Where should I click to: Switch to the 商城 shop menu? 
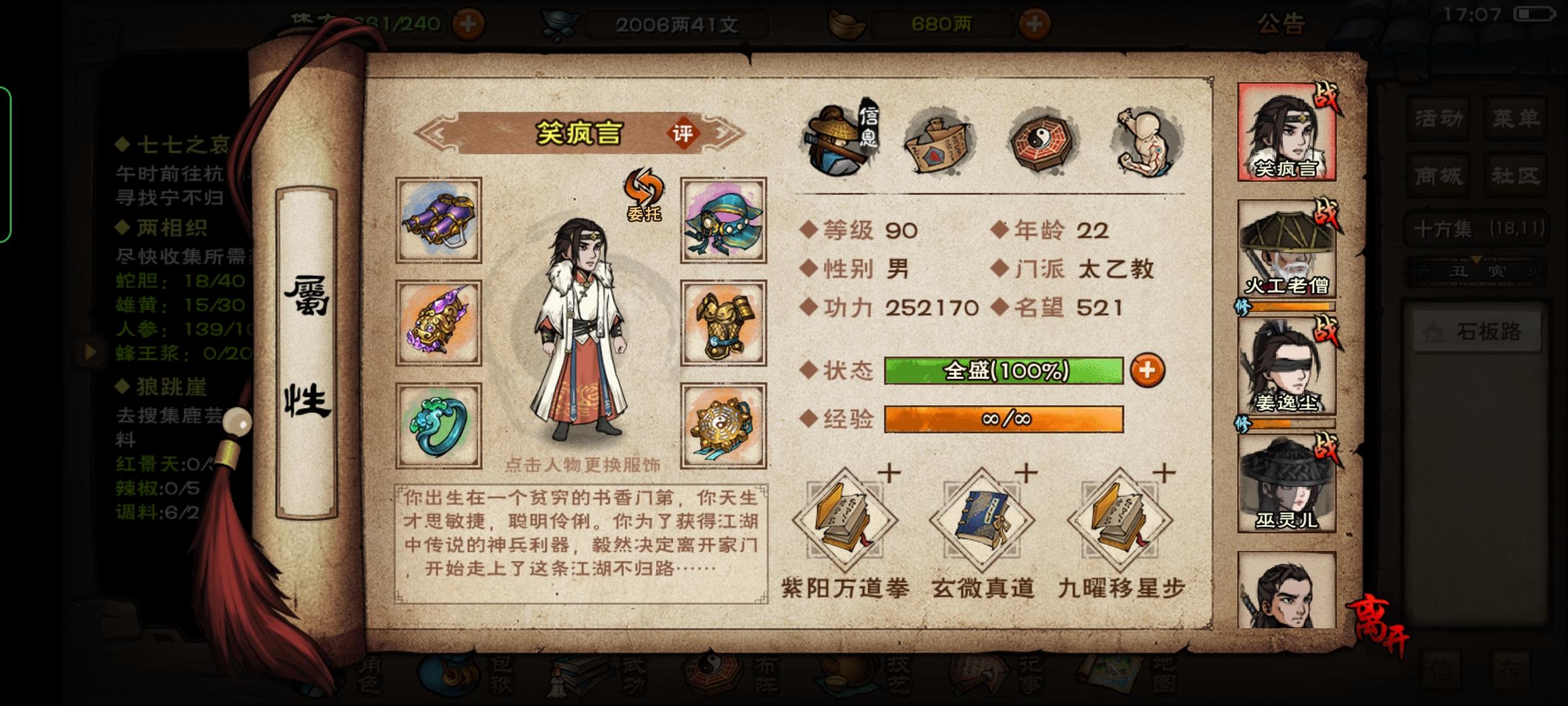1437,175
